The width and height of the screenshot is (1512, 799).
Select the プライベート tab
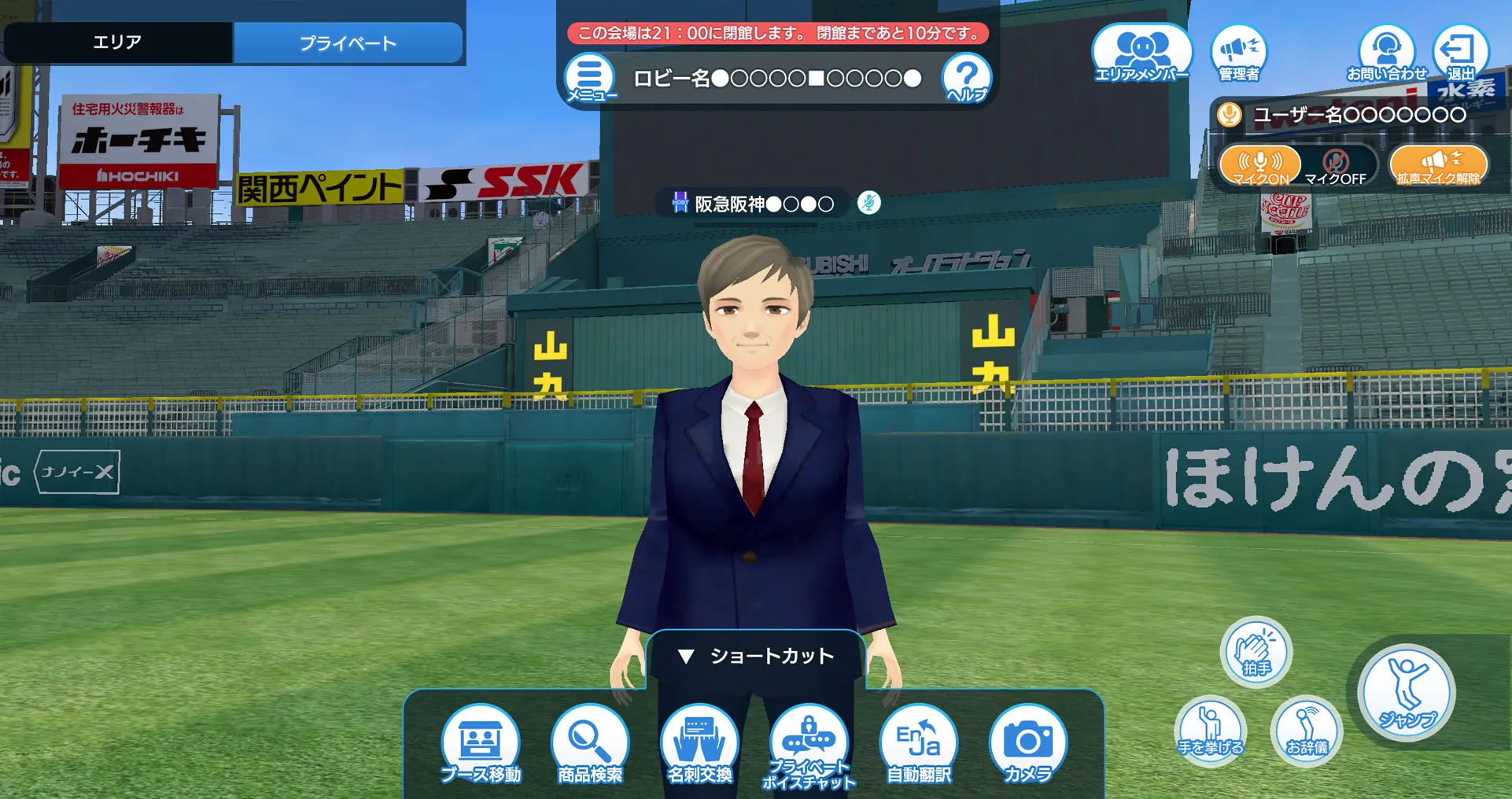point(348,43)
